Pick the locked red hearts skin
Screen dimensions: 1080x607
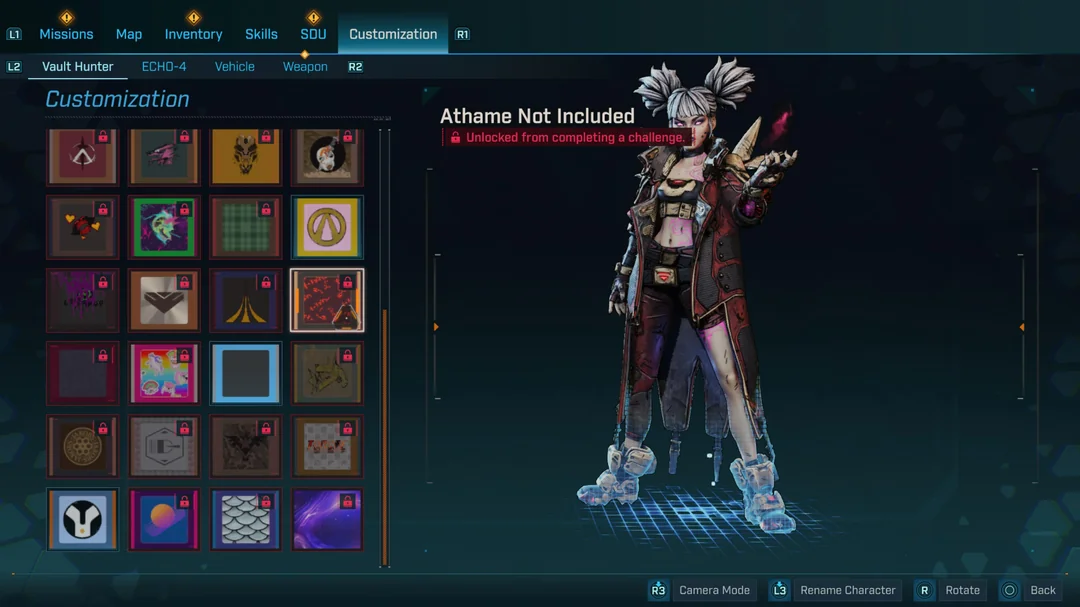coord(83,227)
